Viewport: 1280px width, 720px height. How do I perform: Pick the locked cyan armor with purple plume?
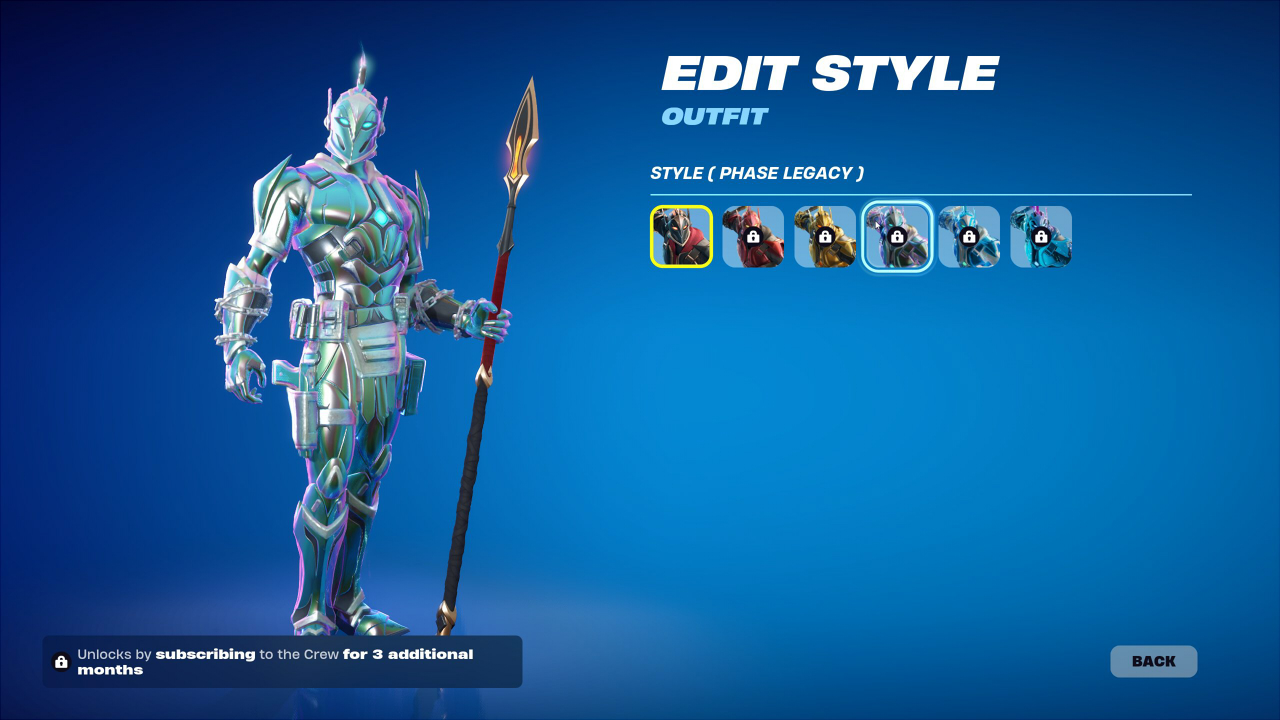pyautogui.click(x=1041, y=237)
